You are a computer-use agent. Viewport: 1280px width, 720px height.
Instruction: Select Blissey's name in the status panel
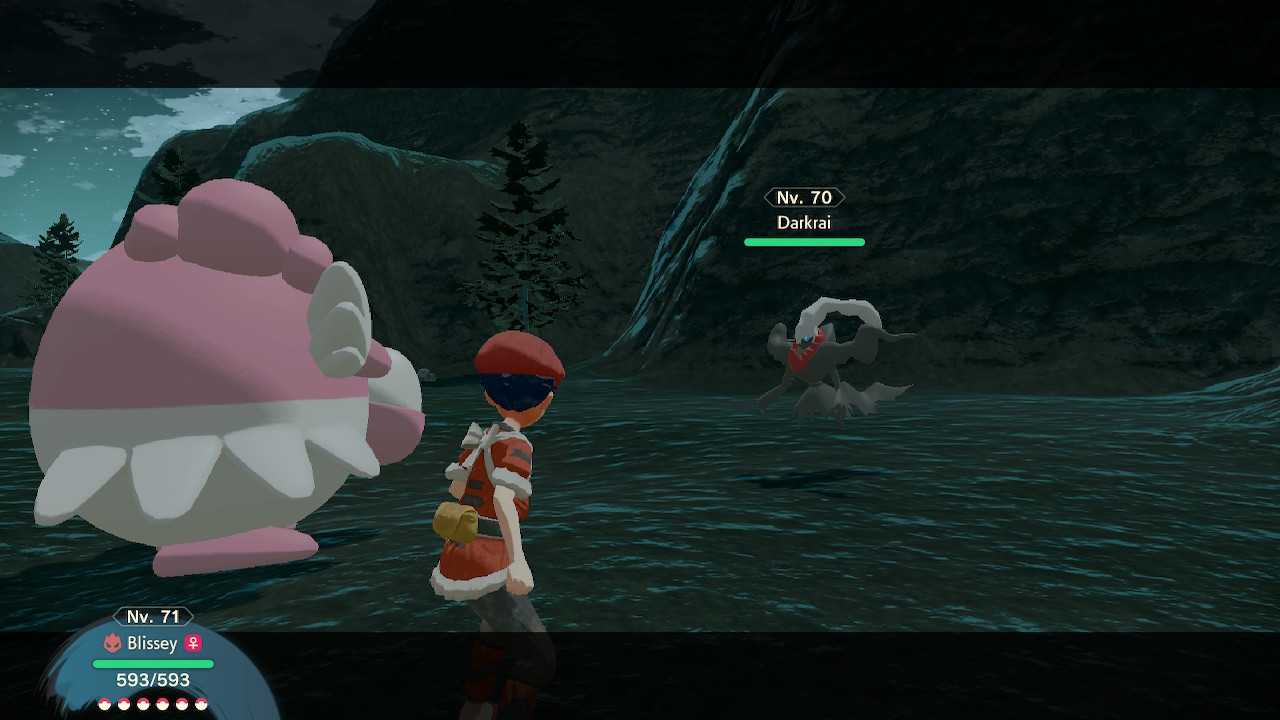(152, 643)
